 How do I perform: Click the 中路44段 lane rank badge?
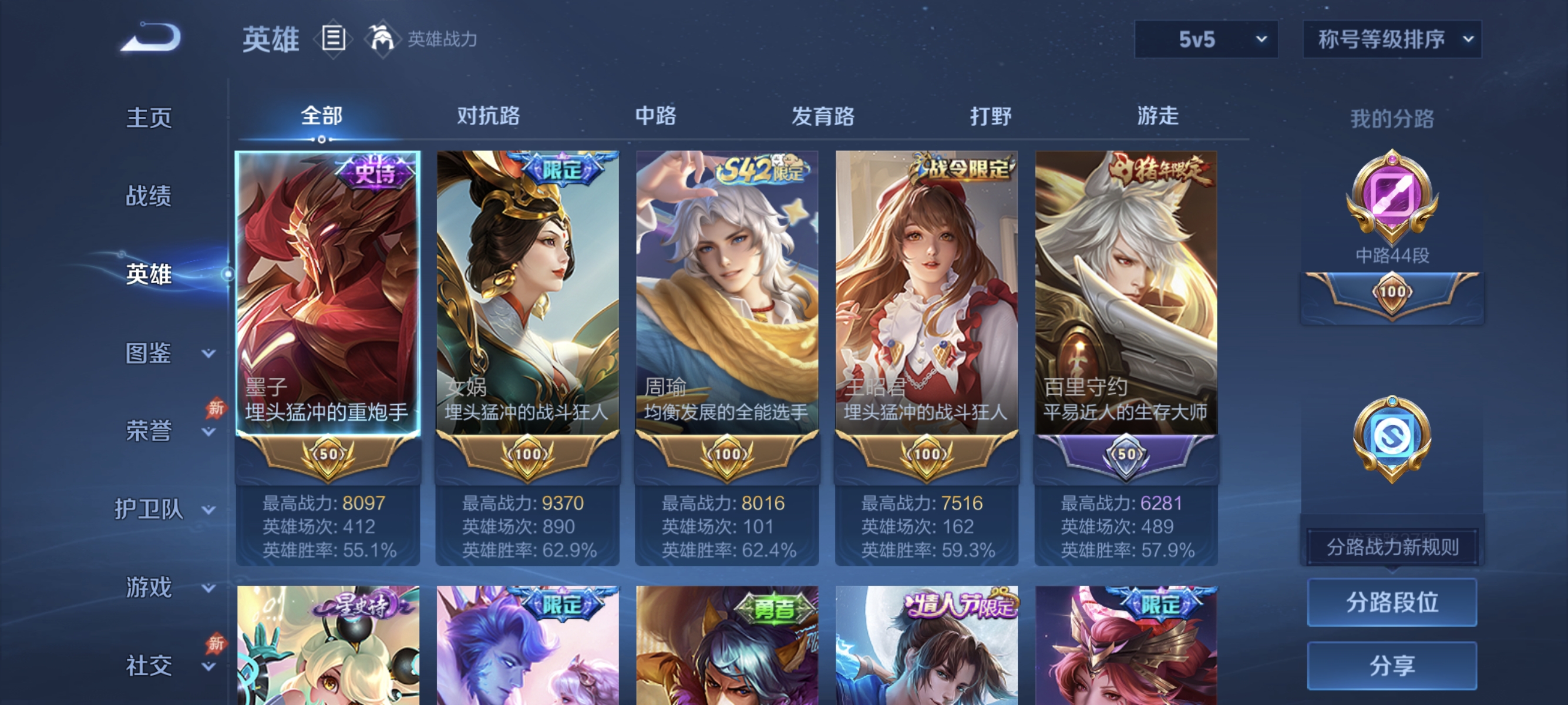(1391, 219)
